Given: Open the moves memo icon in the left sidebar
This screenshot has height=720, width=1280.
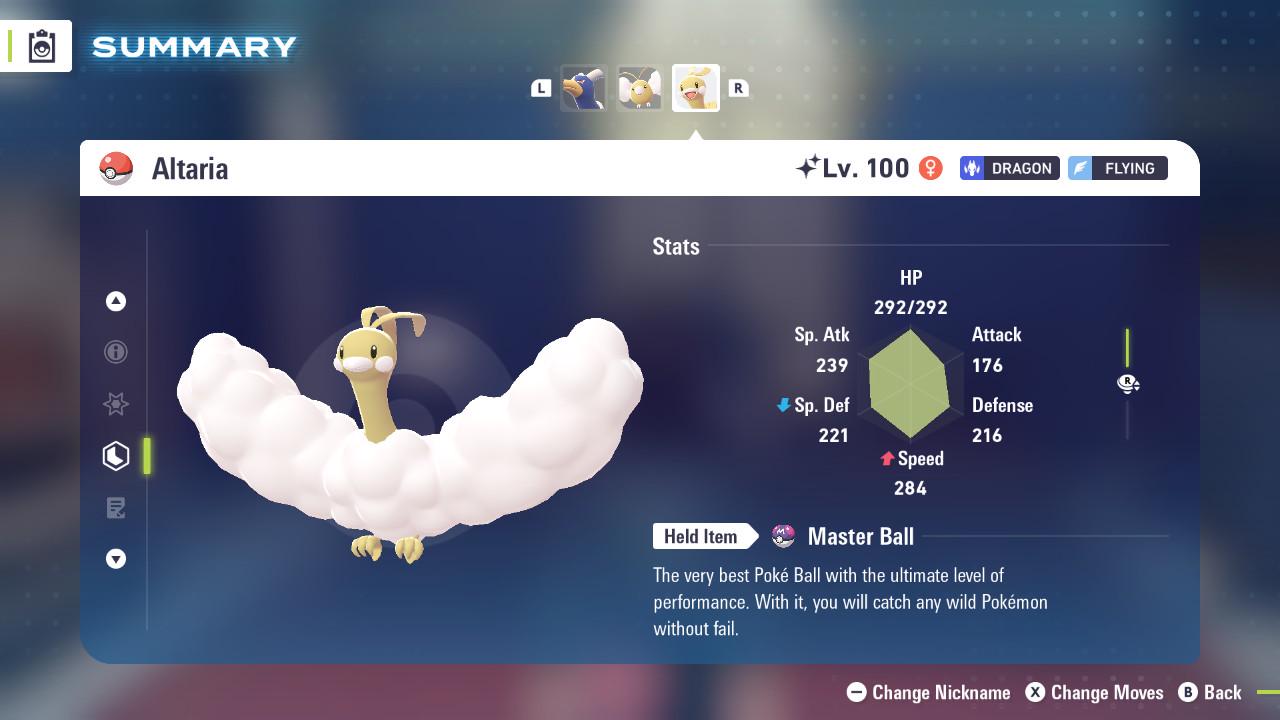Looking at the screenshot, I should click(x=116, y=508).
